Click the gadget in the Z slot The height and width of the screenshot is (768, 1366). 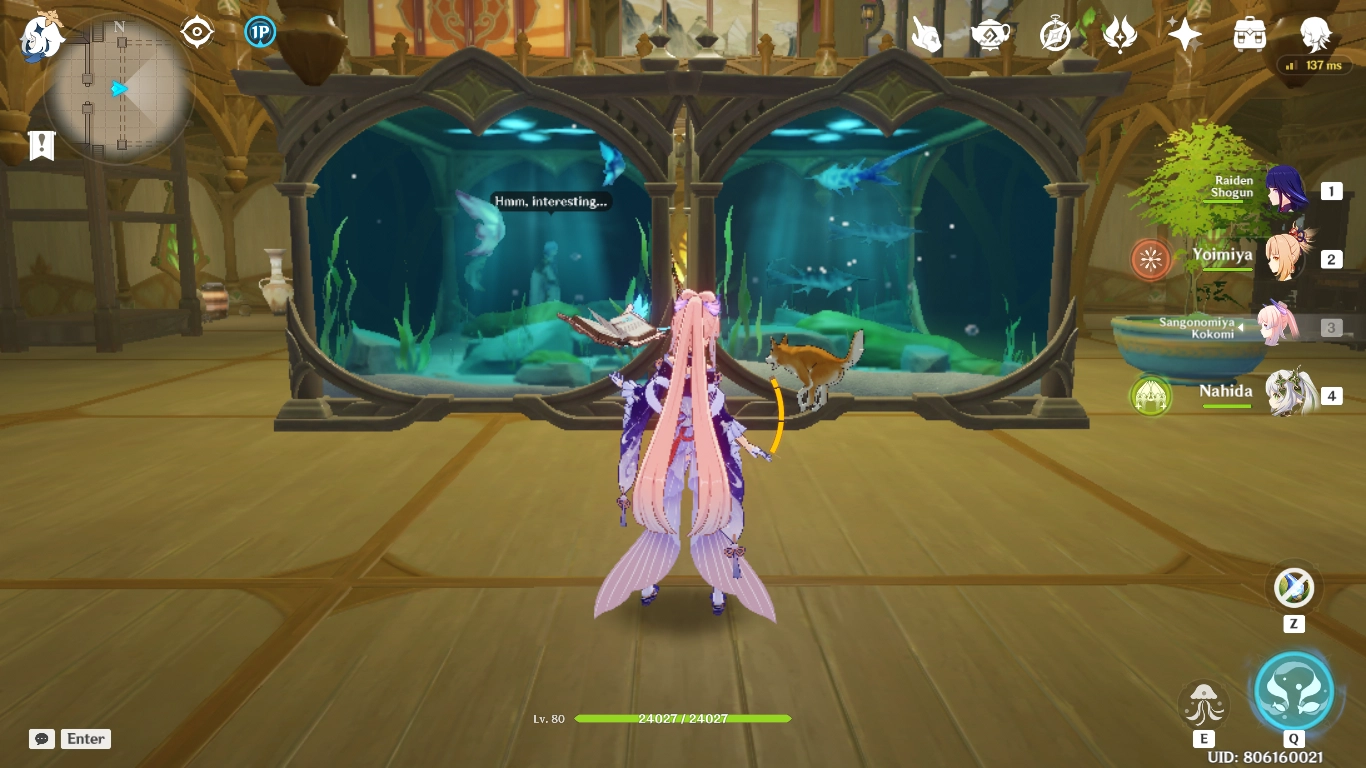1294,588
